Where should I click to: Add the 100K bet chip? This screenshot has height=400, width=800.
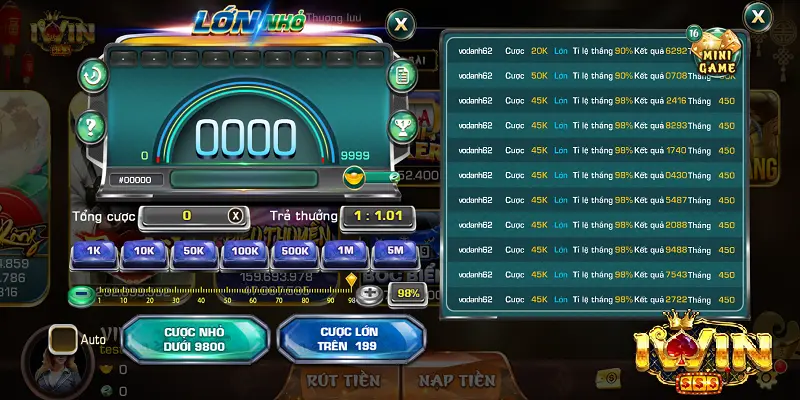click(246, 252)
